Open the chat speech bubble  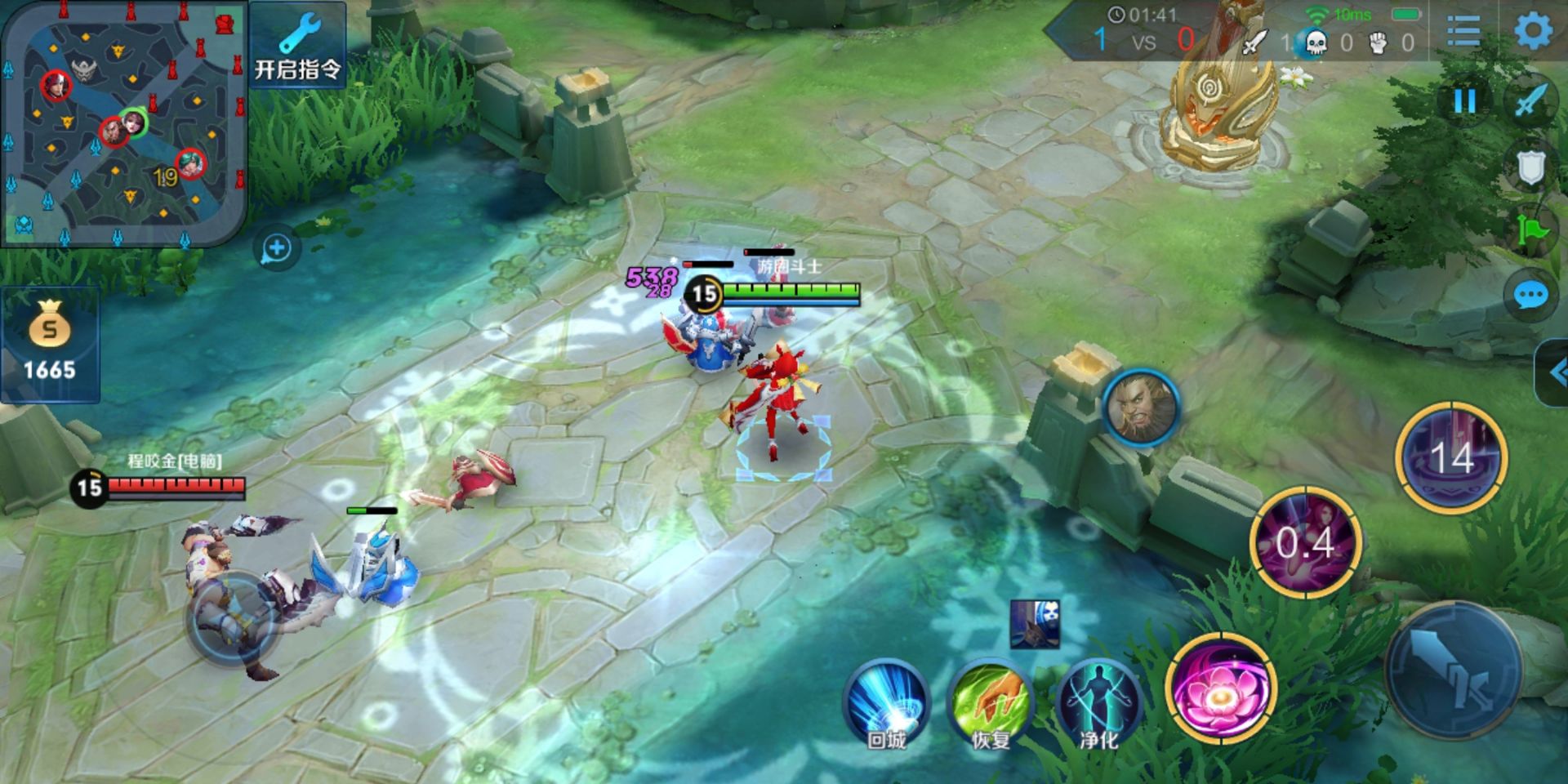click(x=1530, y=296)
